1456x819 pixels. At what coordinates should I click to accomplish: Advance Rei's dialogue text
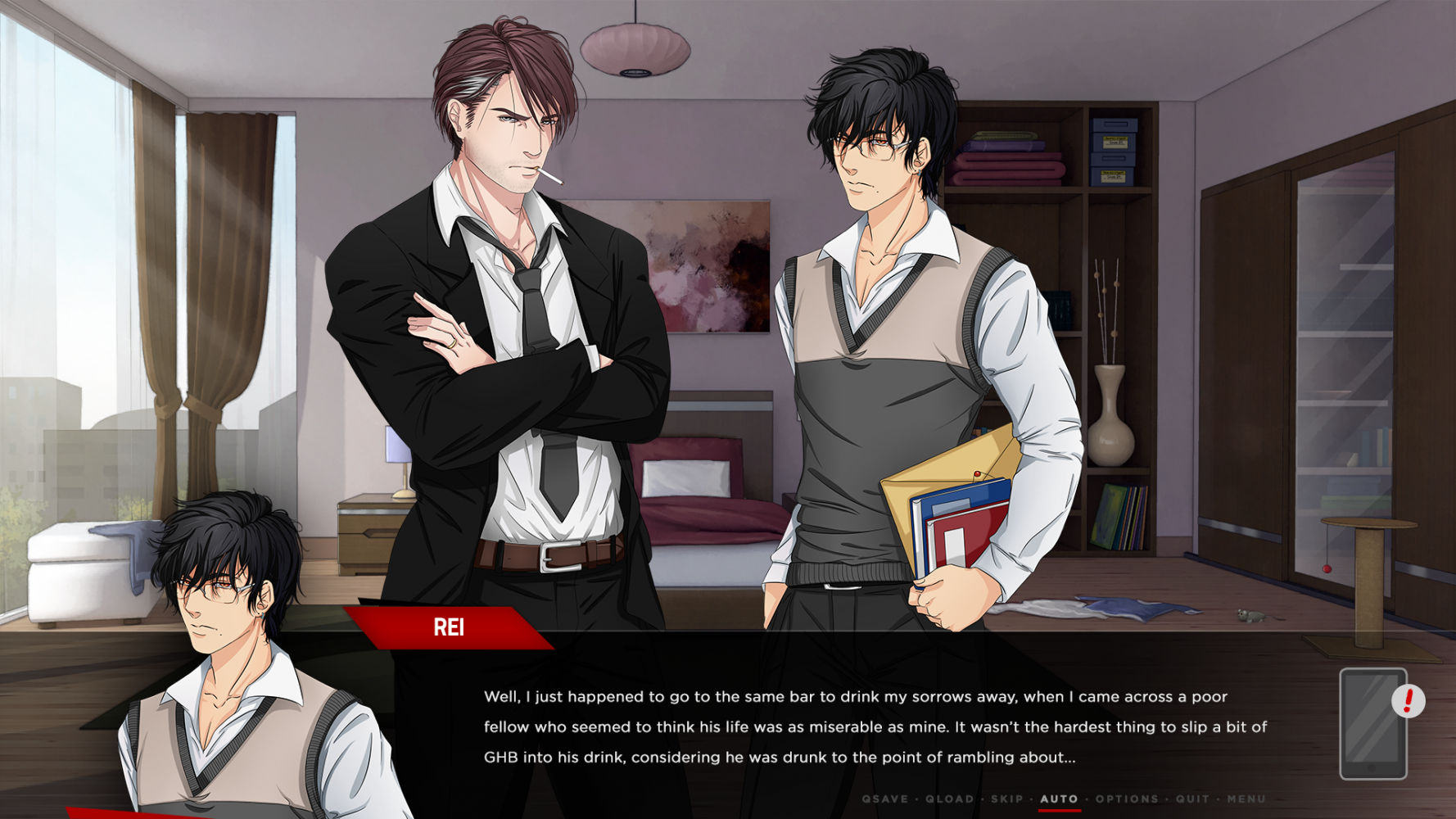(x=875, y=726)
